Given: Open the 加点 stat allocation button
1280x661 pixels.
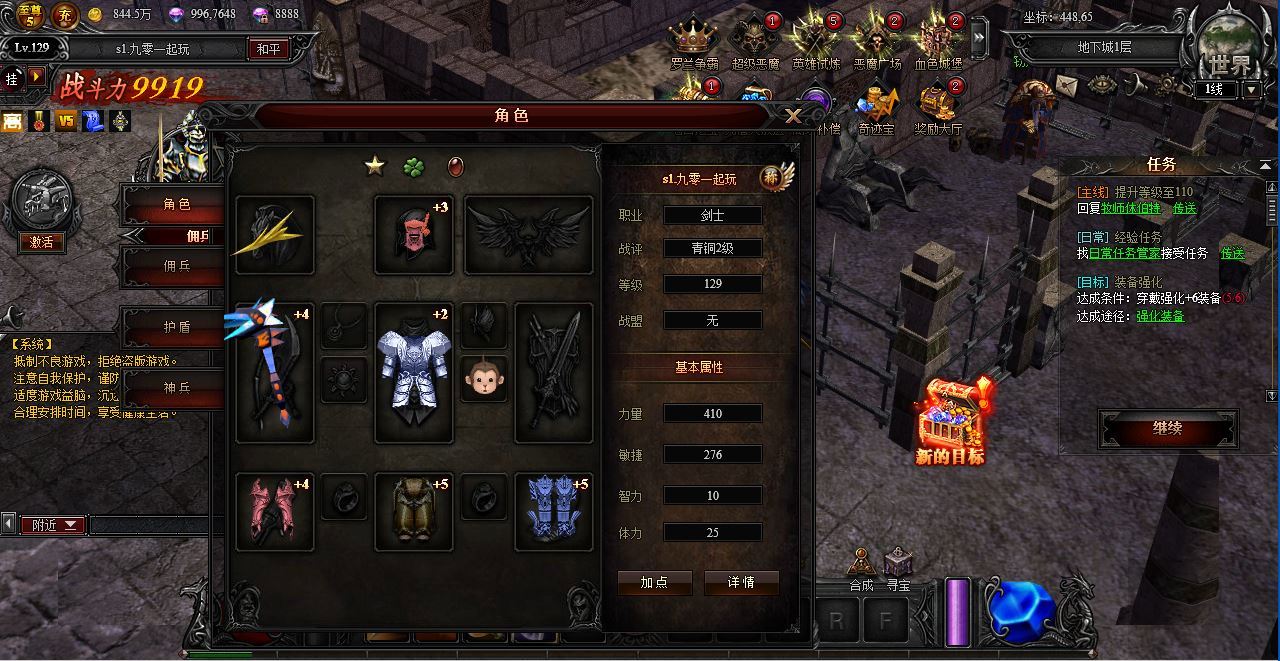Looking at the screenshot, I should click(x=654, y=582).
